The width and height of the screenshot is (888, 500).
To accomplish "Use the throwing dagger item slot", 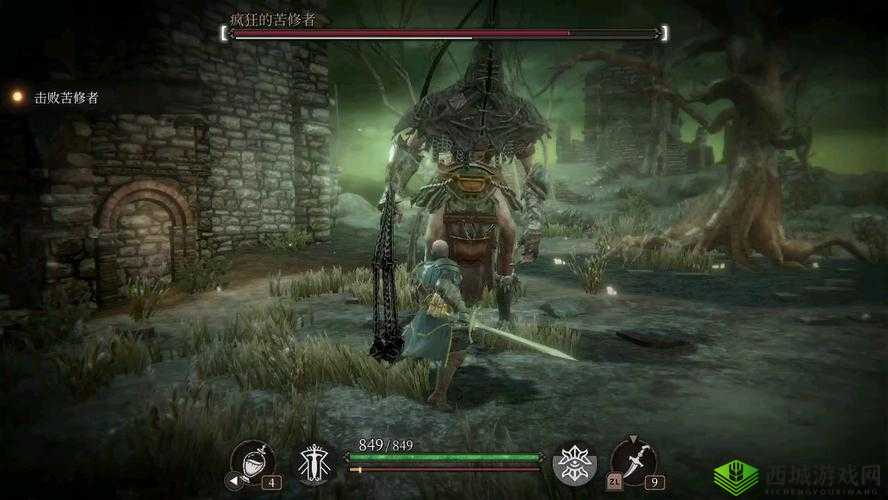I will point(634,460).
